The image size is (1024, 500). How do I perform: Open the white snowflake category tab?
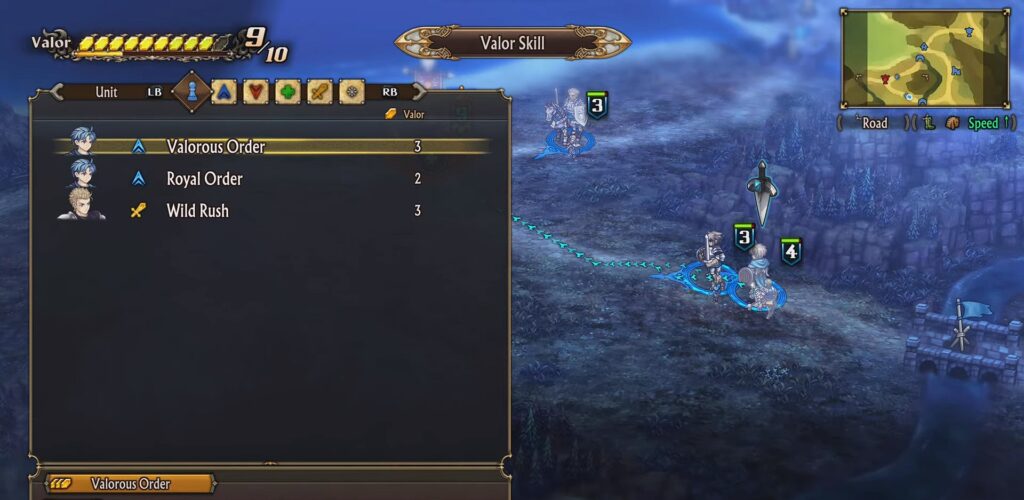(x=351, y=92)
